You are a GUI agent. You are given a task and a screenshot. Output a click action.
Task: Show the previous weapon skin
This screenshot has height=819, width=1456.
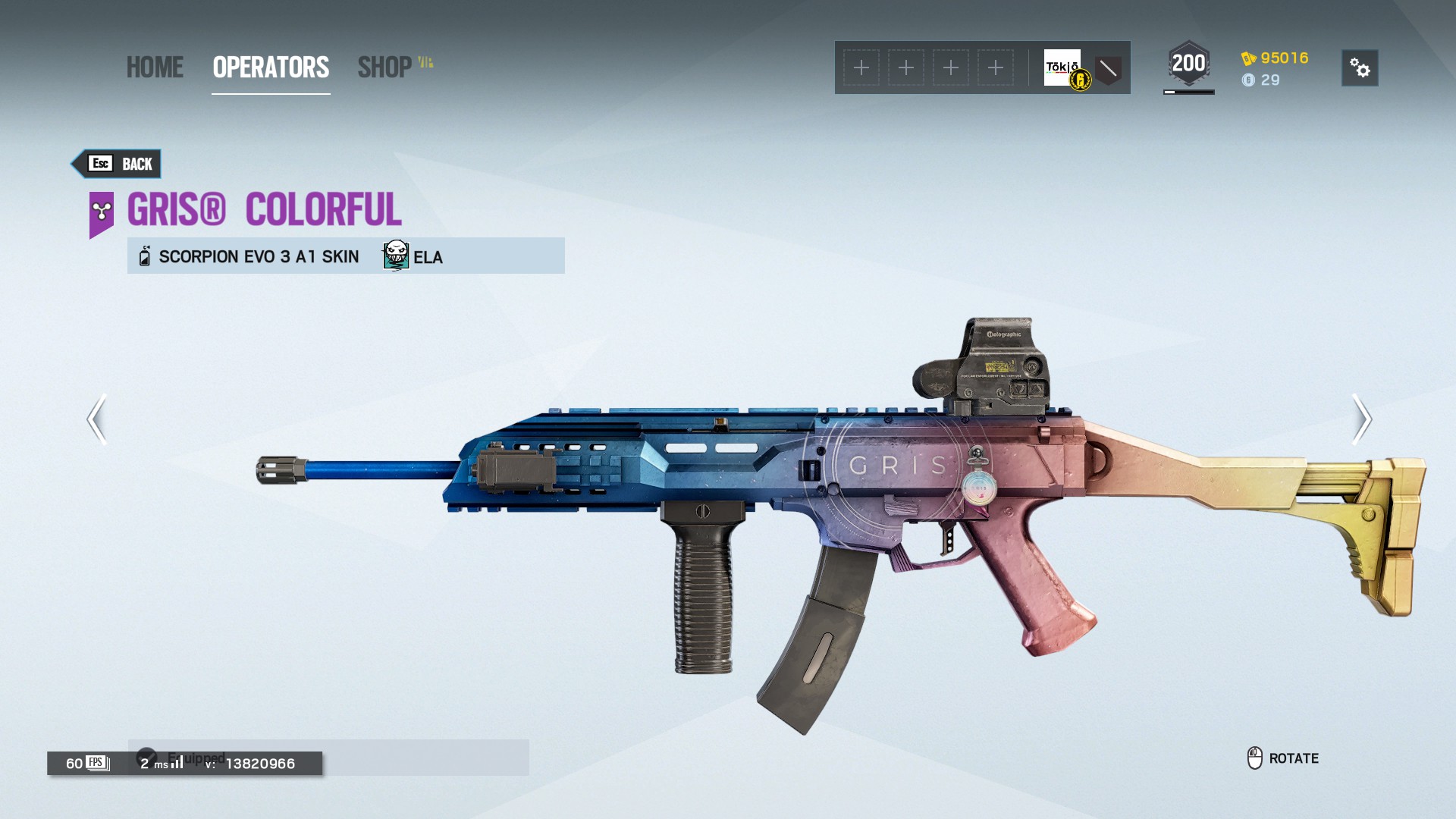tap(97, 419)
